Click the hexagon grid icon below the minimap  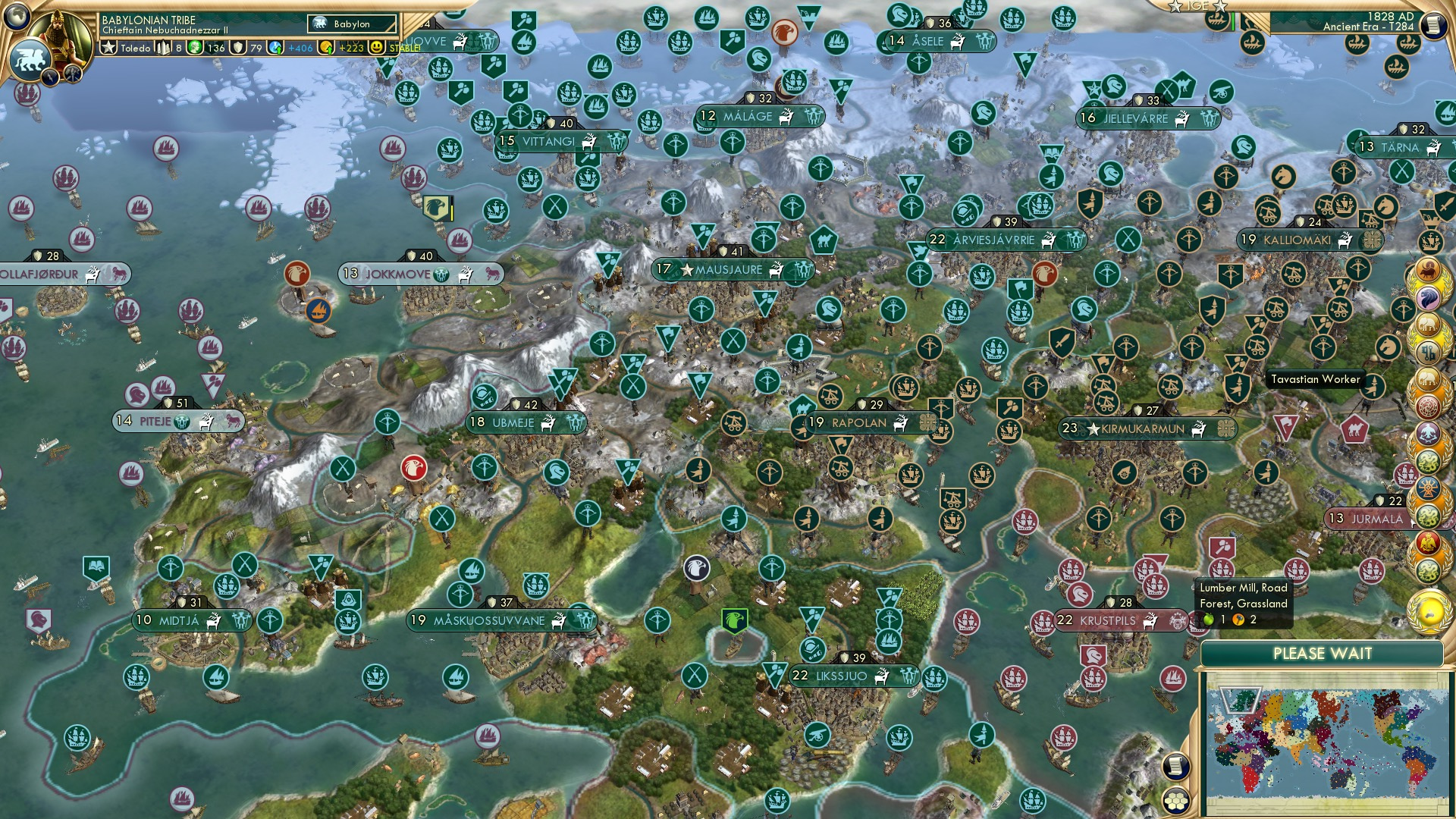pyautogui.click(x=1175, y=801)
